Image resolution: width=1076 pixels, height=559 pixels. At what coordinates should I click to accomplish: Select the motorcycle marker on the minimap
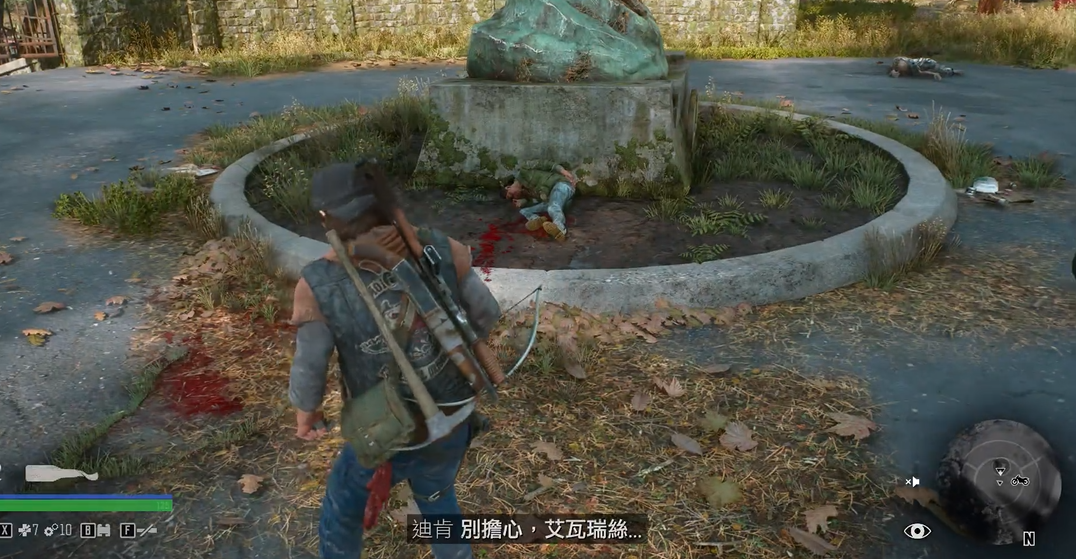pos(1019,480)
